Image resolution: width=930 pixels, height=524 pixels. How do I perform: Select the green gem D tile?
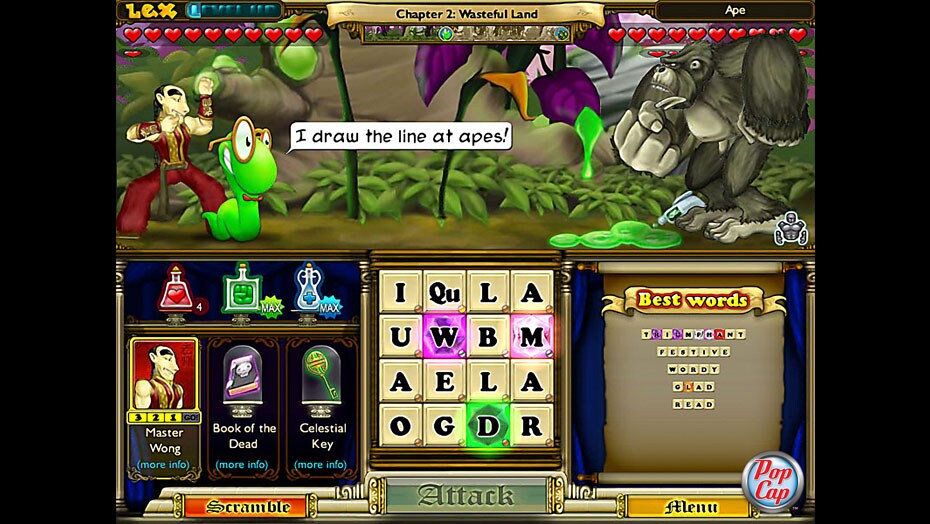[x=488, y=426]
